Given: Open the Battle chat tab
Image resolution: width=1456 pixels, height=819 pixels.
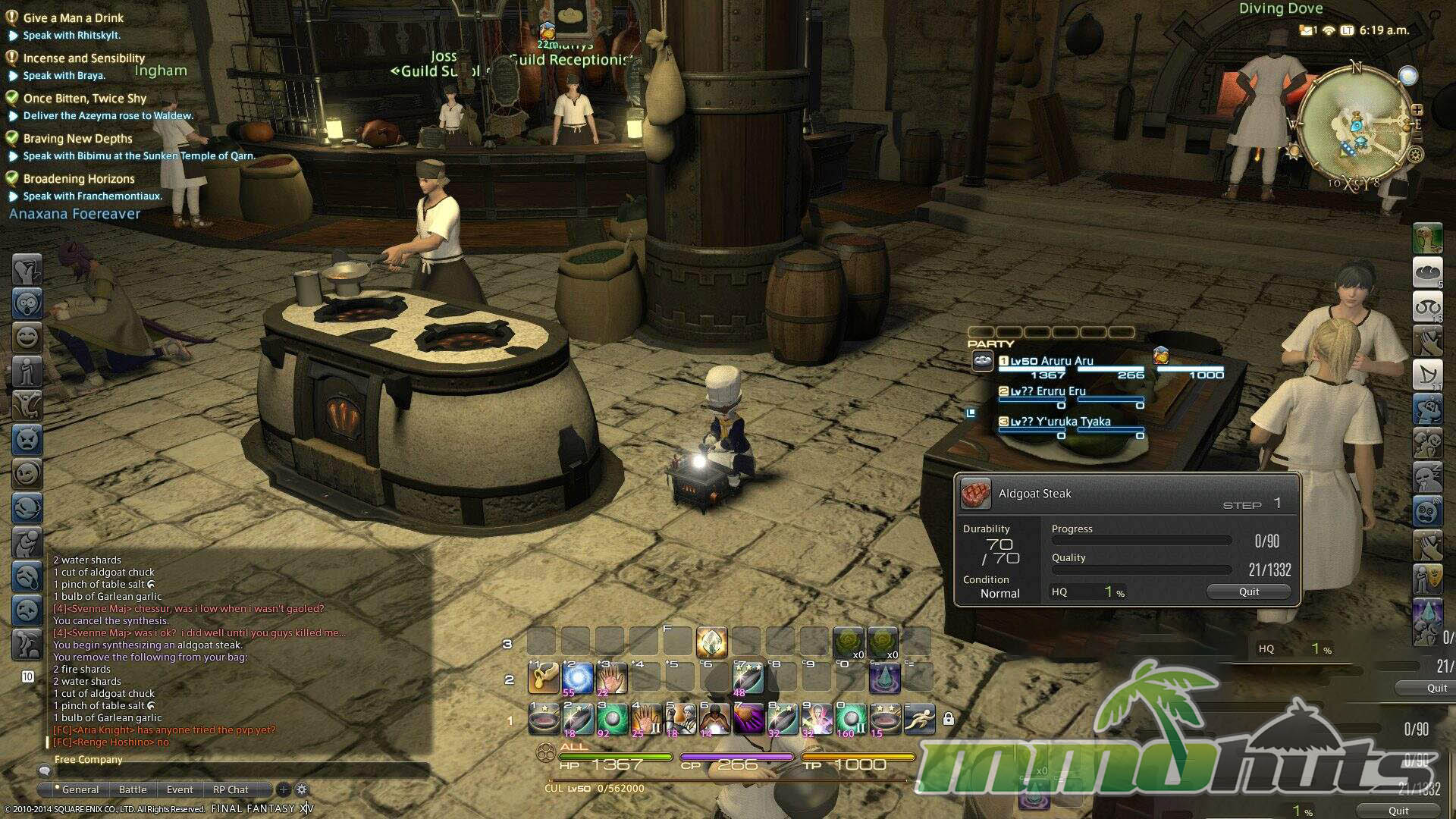Looking at the screenshot, I should coord(133,789).
